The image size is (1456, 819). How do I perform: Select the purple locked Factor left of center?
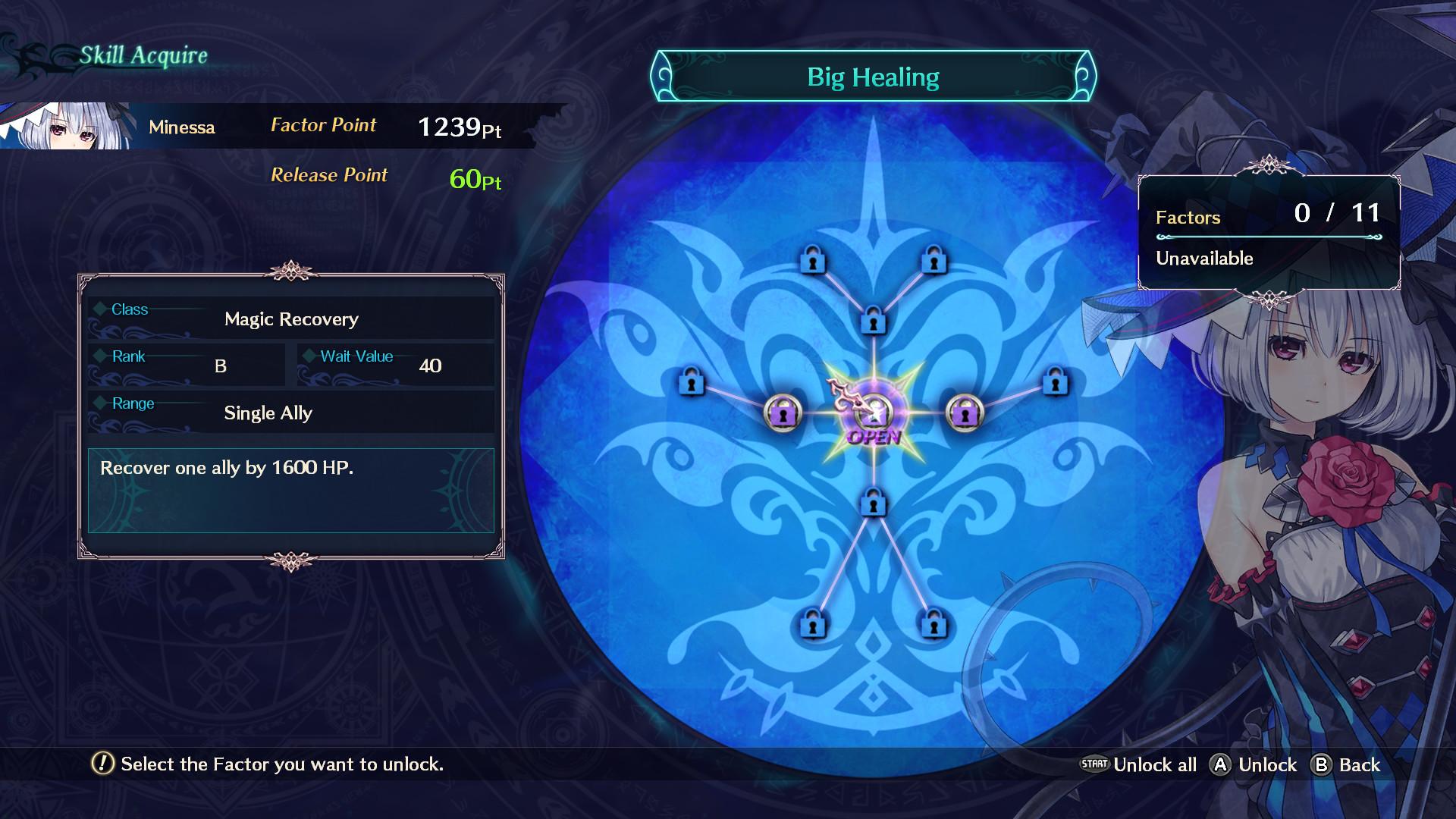pos(783,414)
